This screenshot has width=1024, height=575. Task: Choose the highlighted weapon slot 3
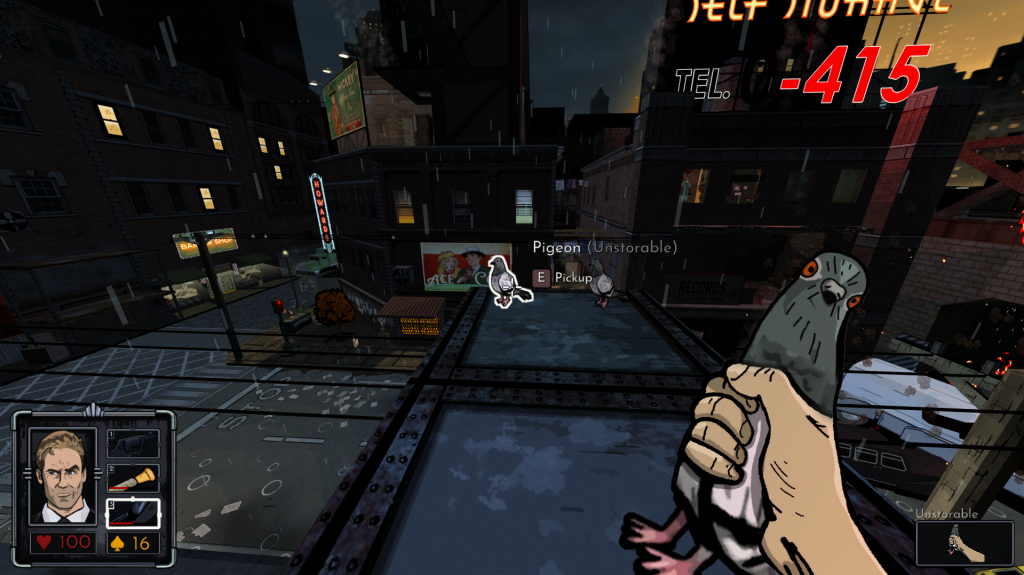pyautogui.click(x=133, y=513)
